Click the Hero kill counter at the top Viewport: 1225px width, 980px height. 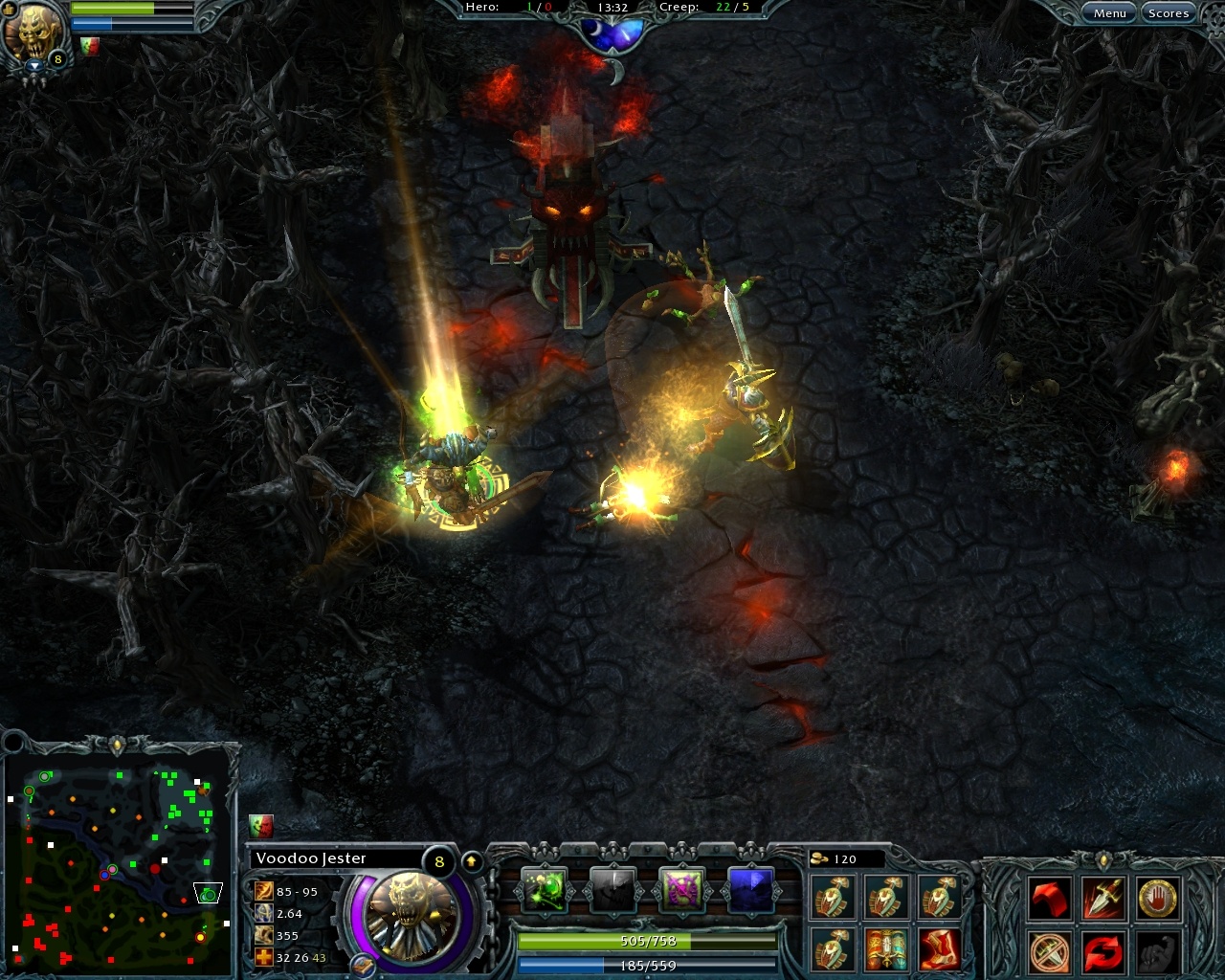pos(509,8)
